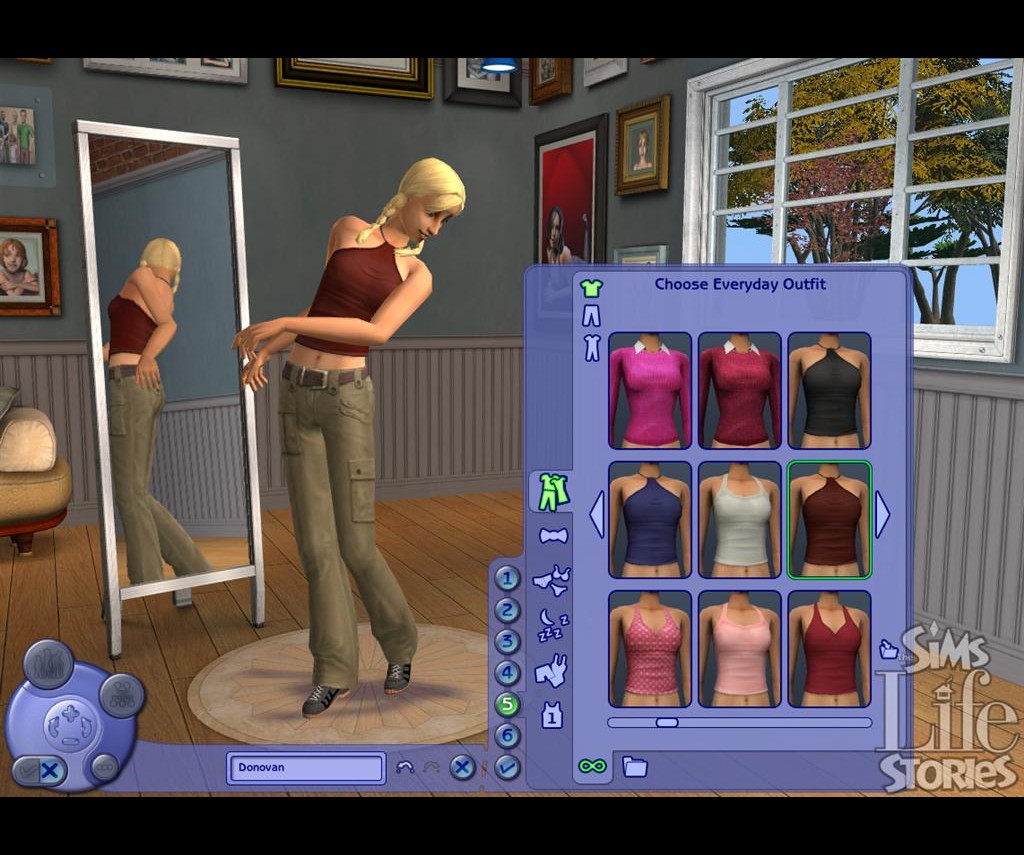Open the underwear clothing category
This screenshot has width=1024, height=855.
552,579
